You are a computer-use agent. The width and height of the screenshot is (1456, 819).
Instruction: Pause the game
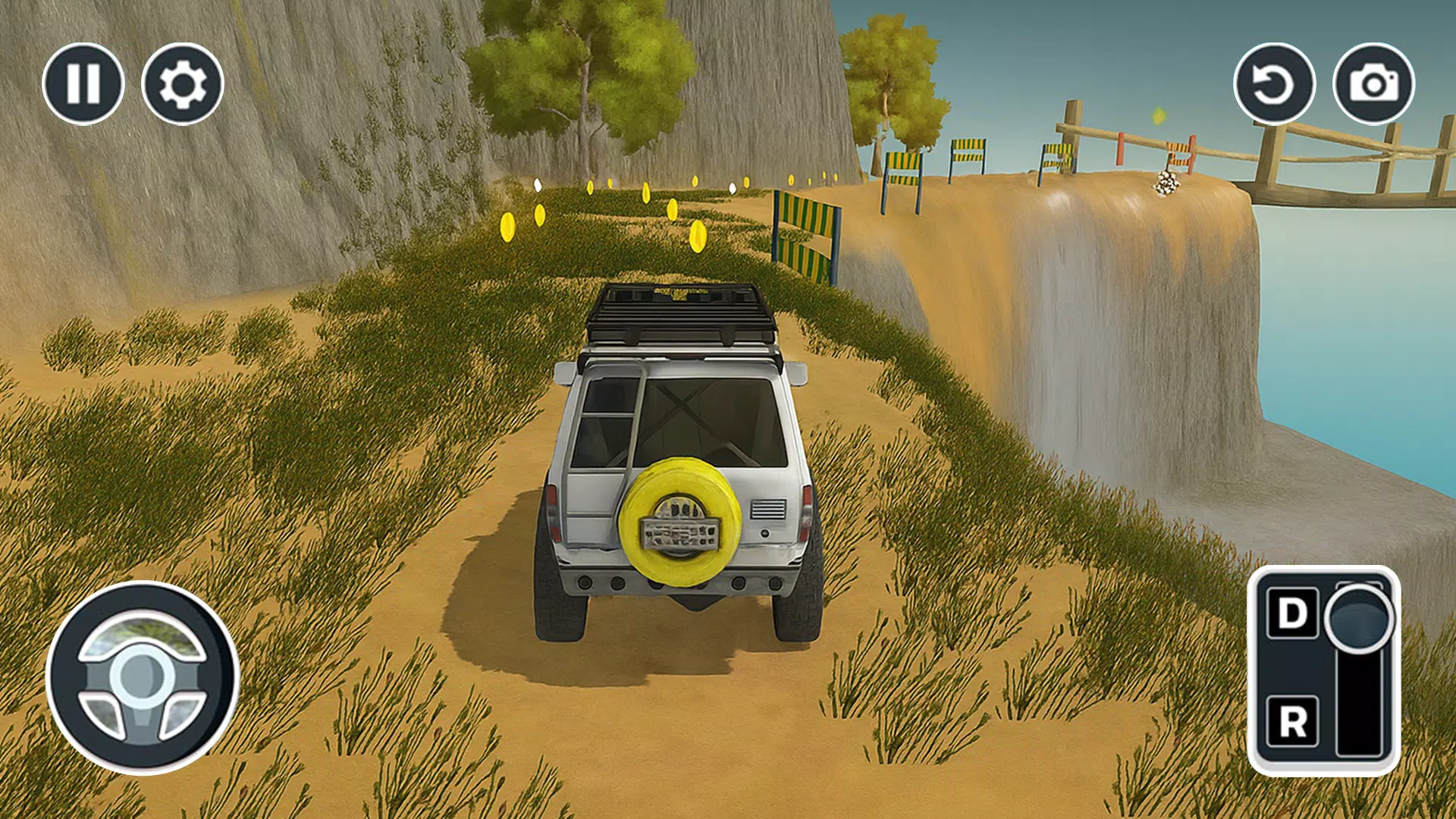[x=85, y=83]
